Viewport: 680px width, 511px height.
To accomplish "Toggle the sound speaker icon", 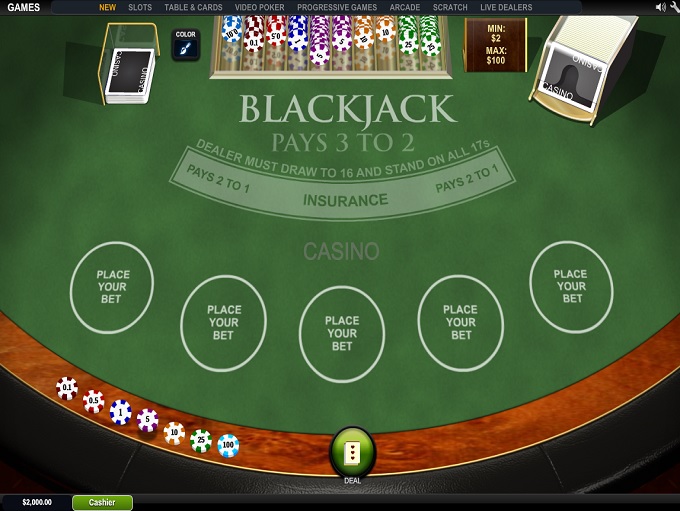I will click(x=660, y=7).
